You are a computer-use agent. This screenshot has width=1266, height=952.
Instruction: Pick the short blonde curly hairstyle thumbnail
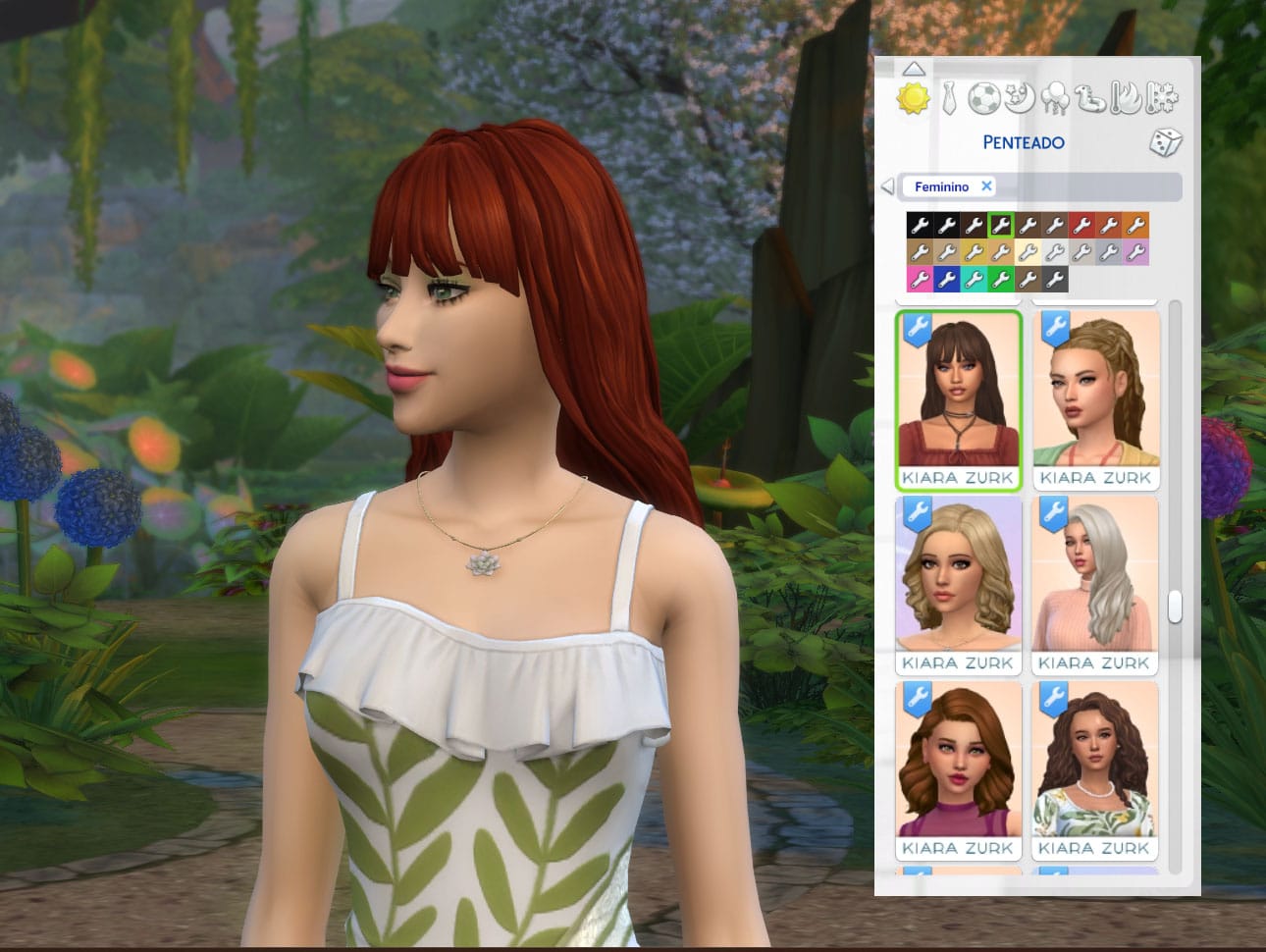[959, 586]
